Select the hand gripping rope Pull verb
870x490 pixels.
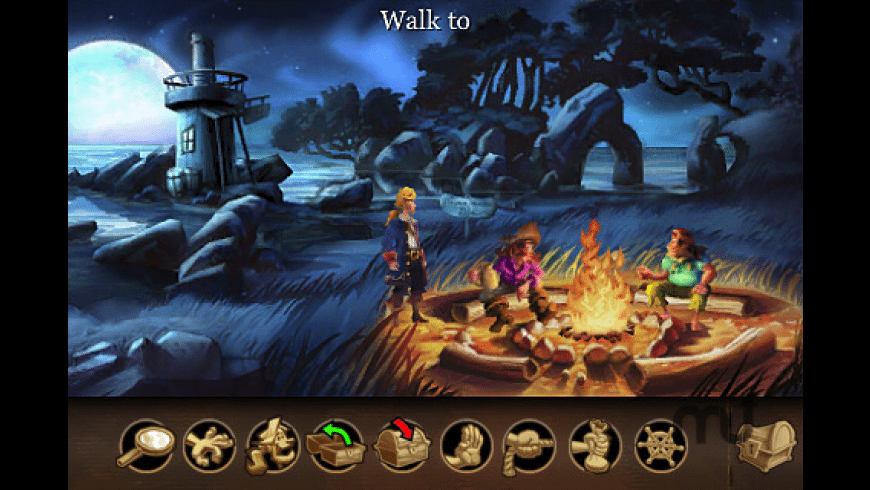coord(530,445)
